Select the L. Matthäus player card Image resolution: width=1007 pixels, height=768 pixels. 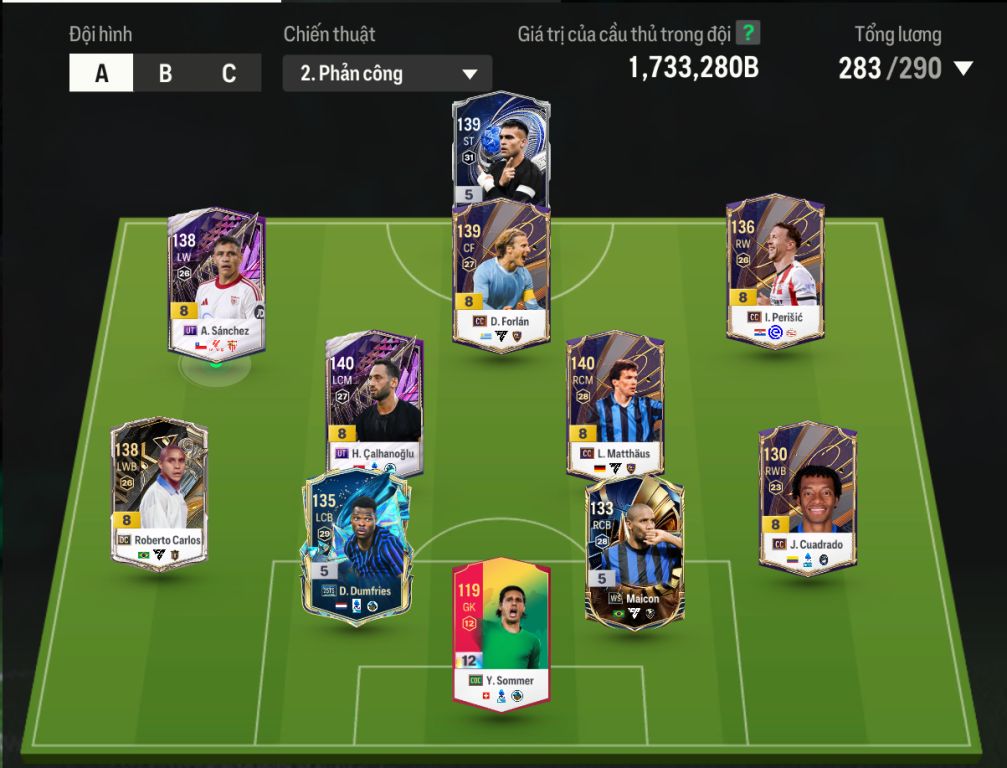tap(615, 402)
